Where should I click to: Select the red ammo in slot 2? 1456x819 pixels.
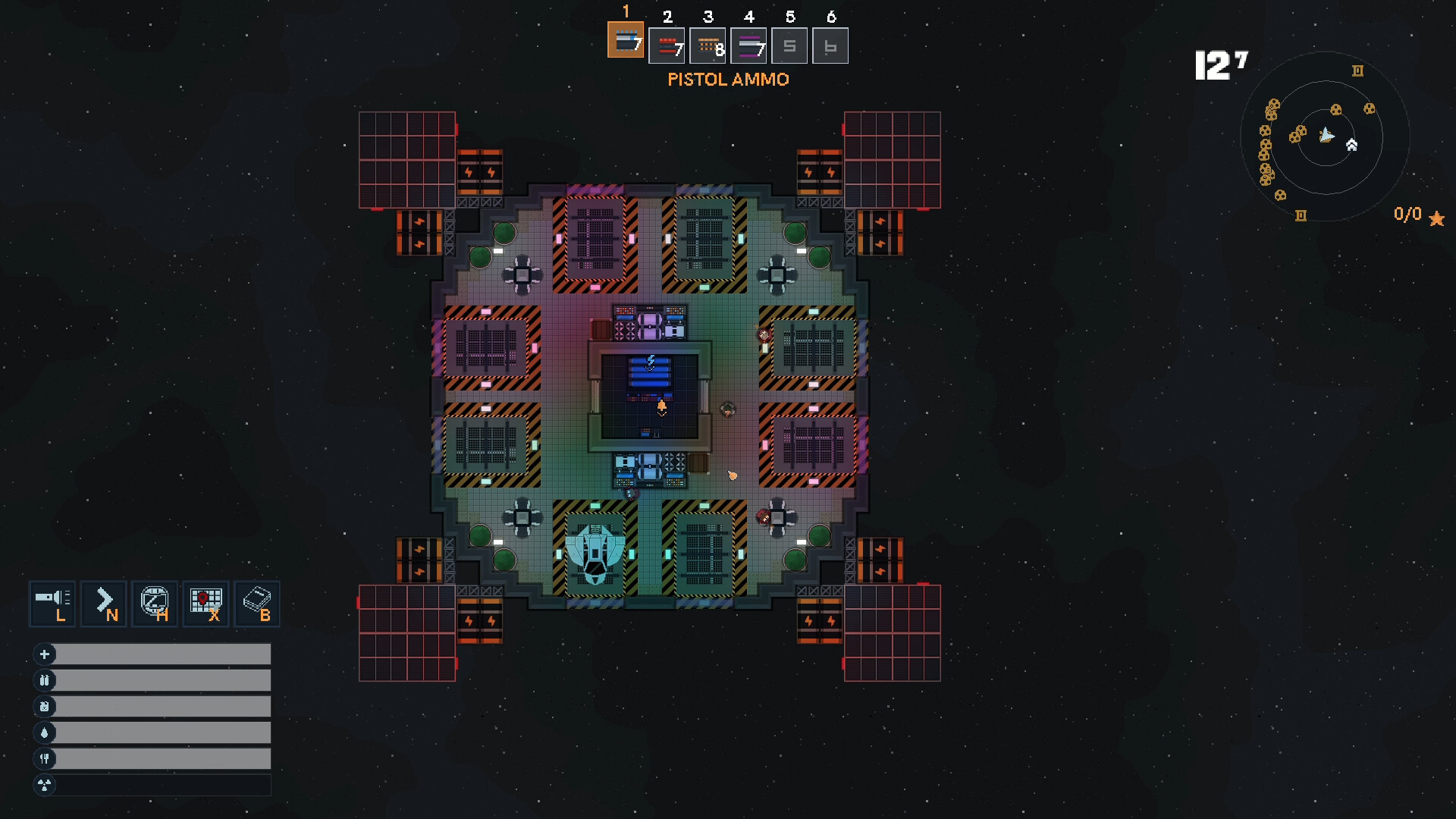tap(667, 46)
